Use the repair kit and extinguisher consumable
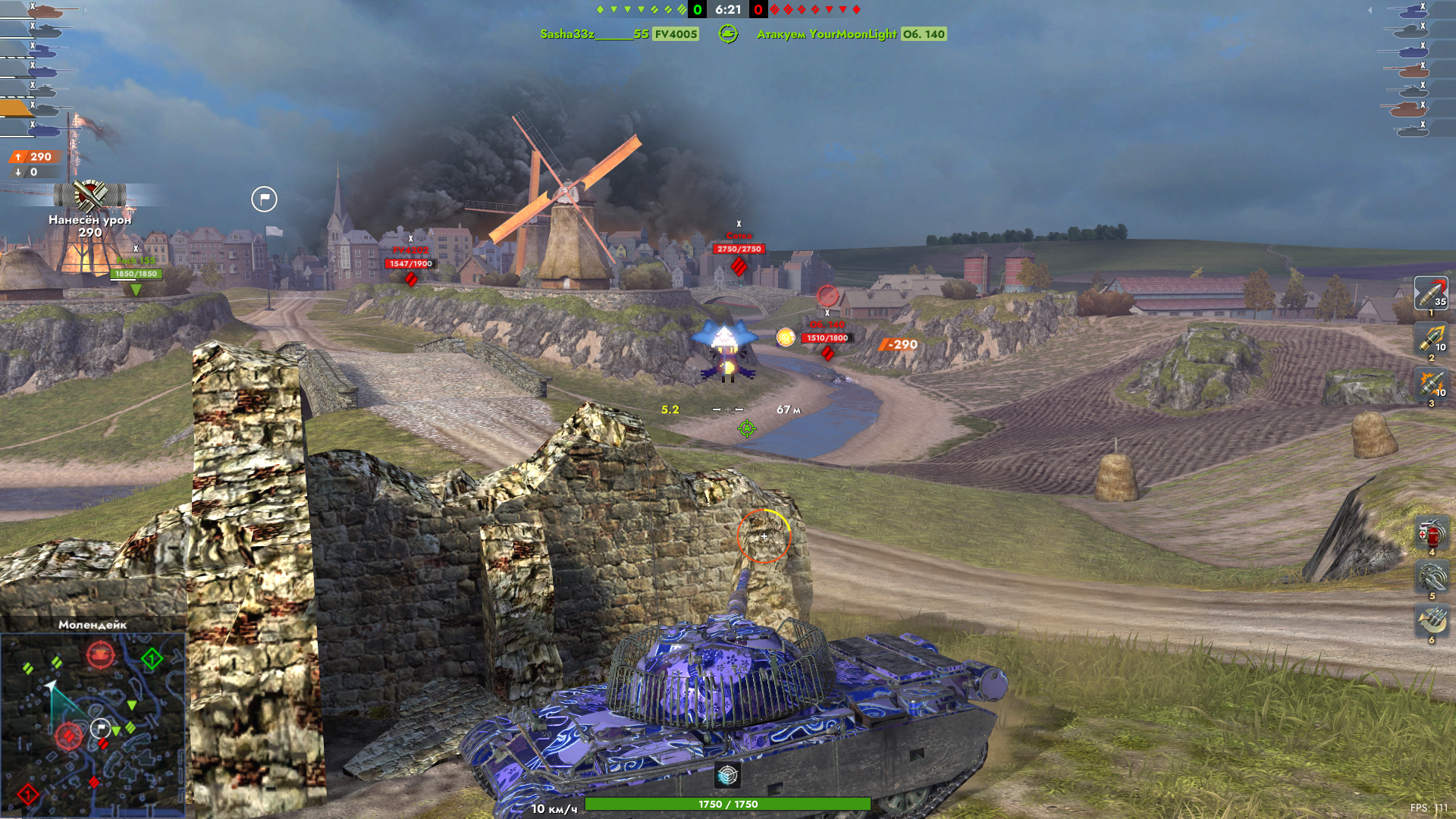Image resolution: width=1456 pixels, height=819 pixels. tap(1431, 534)
